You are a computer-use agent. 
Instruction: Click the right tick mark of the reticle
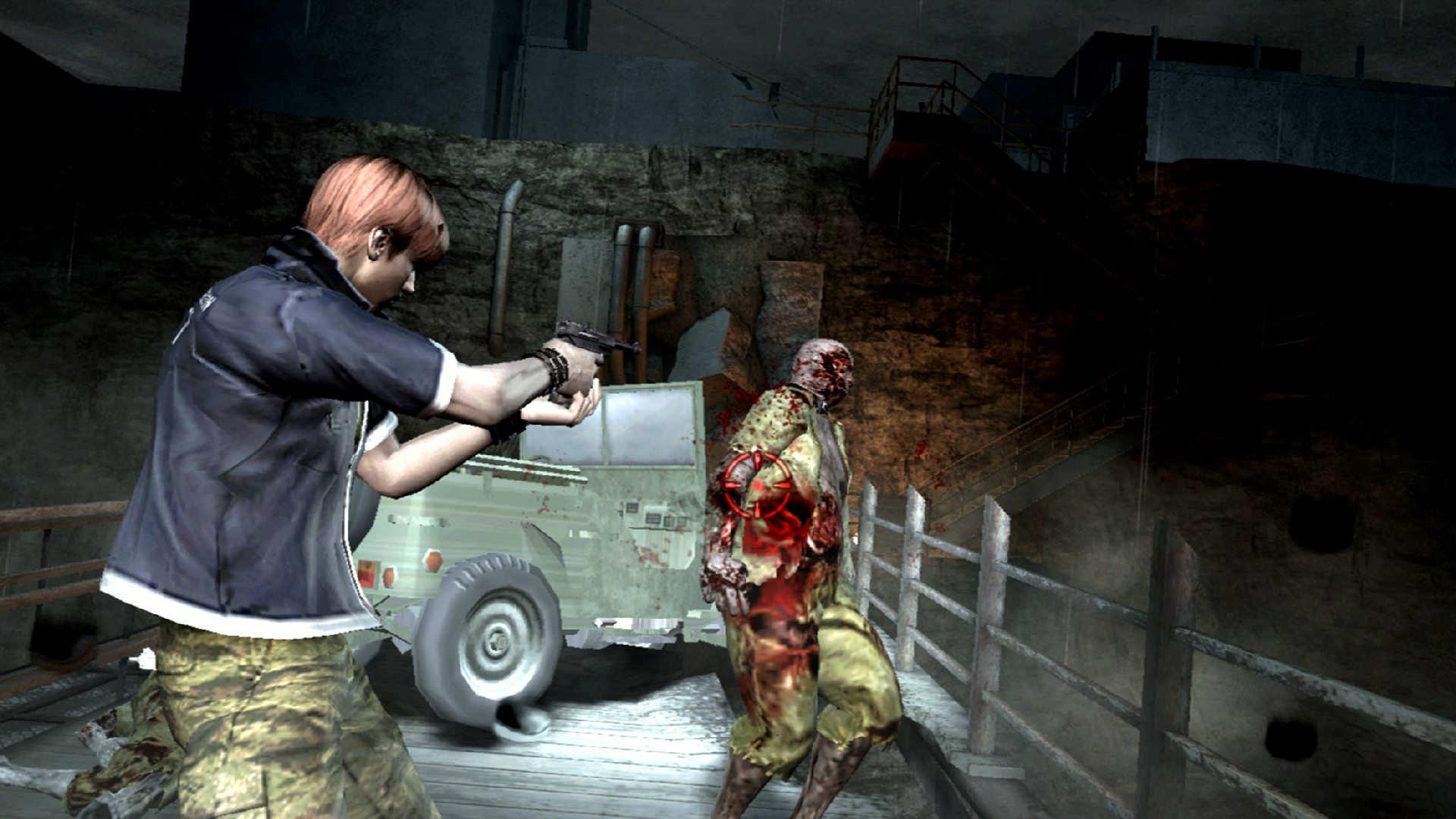point(783,484)
